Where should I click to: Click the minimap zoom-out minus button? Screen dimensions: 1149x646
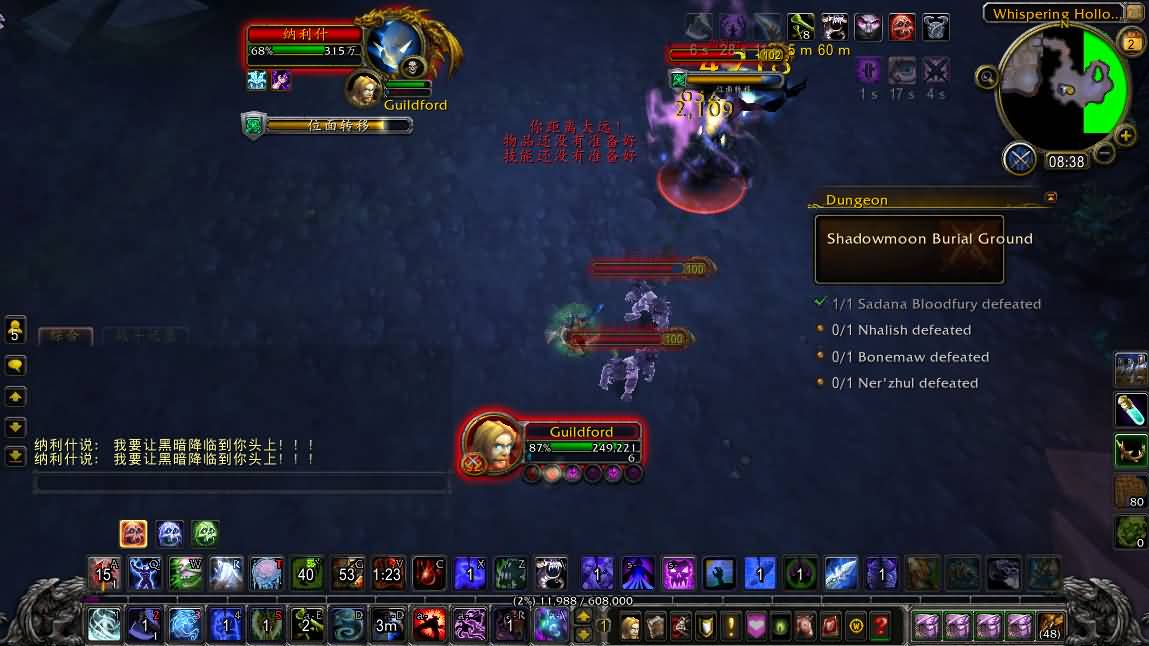(1104, 153)
